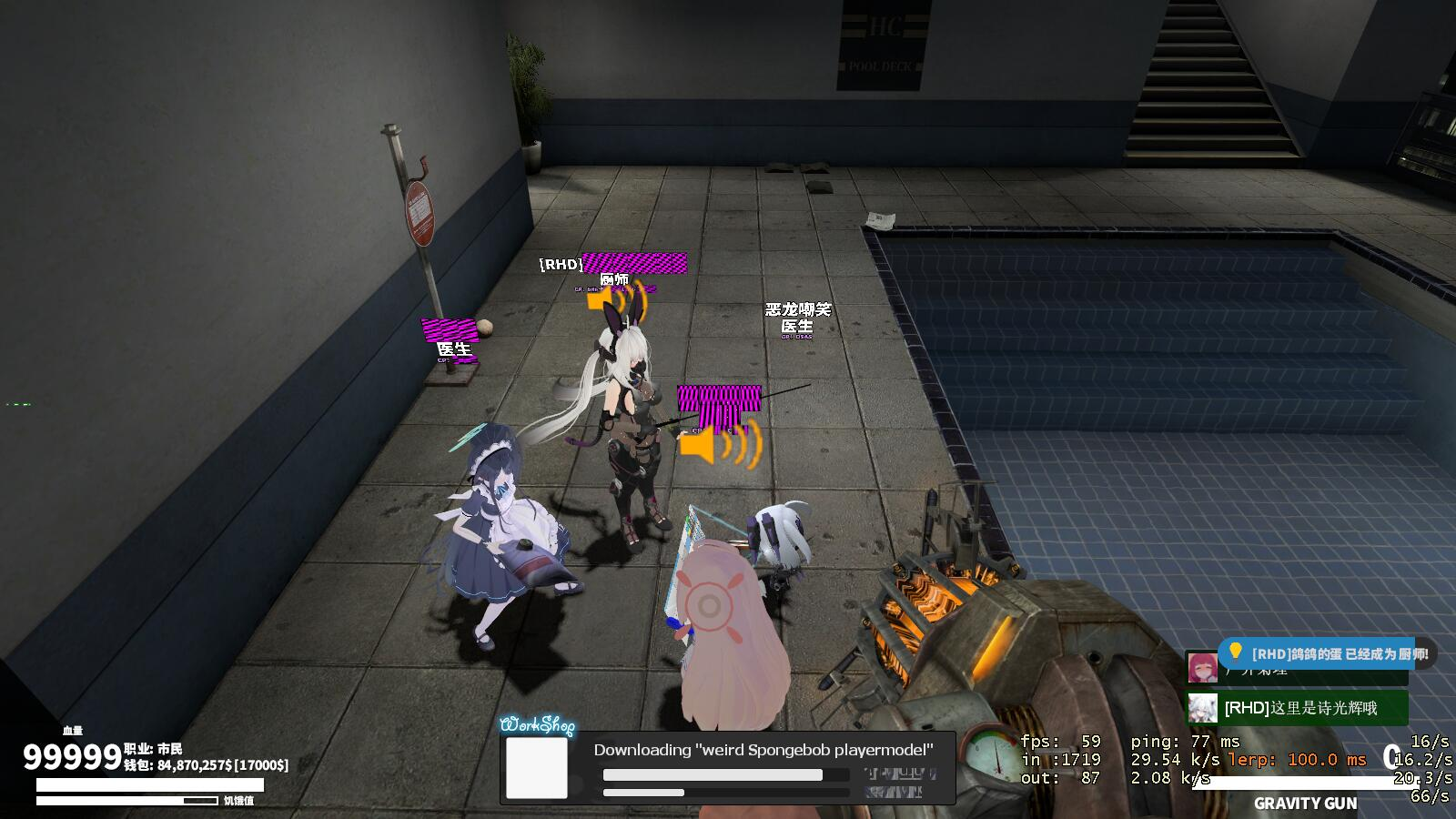Click the crosshair at screen center
1456x819 pixels.
(x=728, y=409)
